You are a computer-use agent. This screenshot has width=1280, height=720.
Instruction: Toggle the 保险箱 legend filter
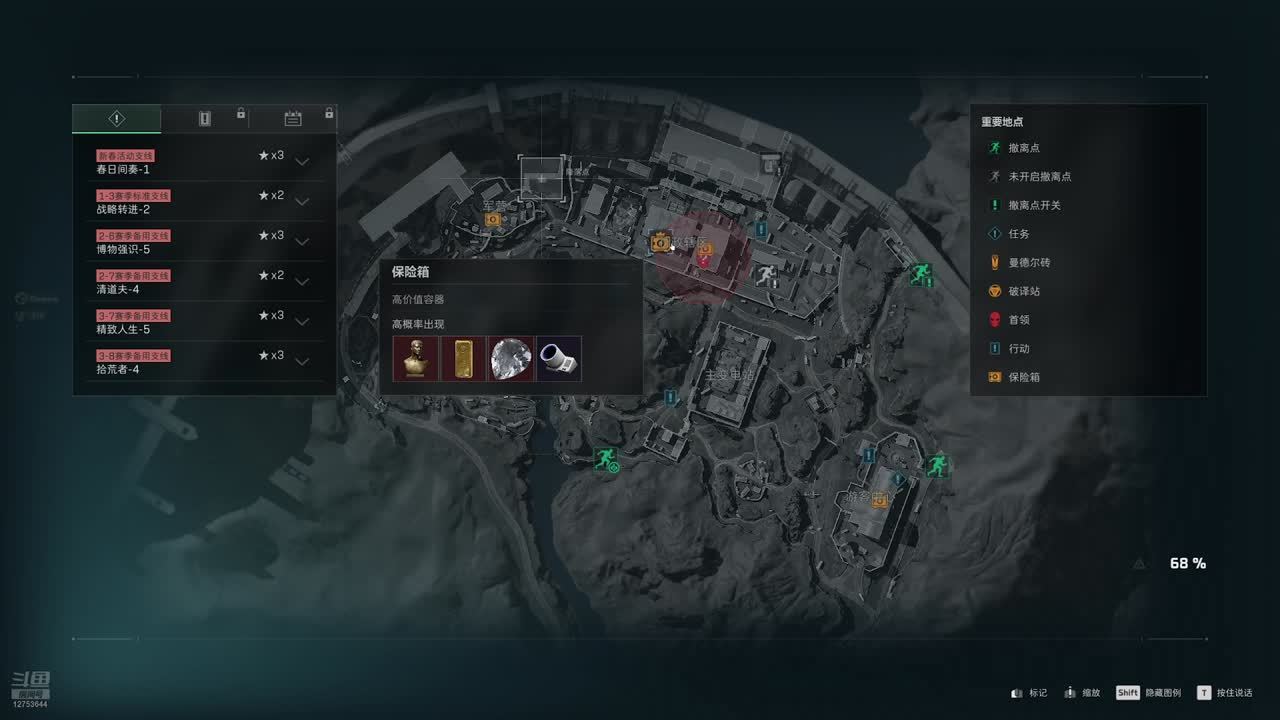(1024, 378)
